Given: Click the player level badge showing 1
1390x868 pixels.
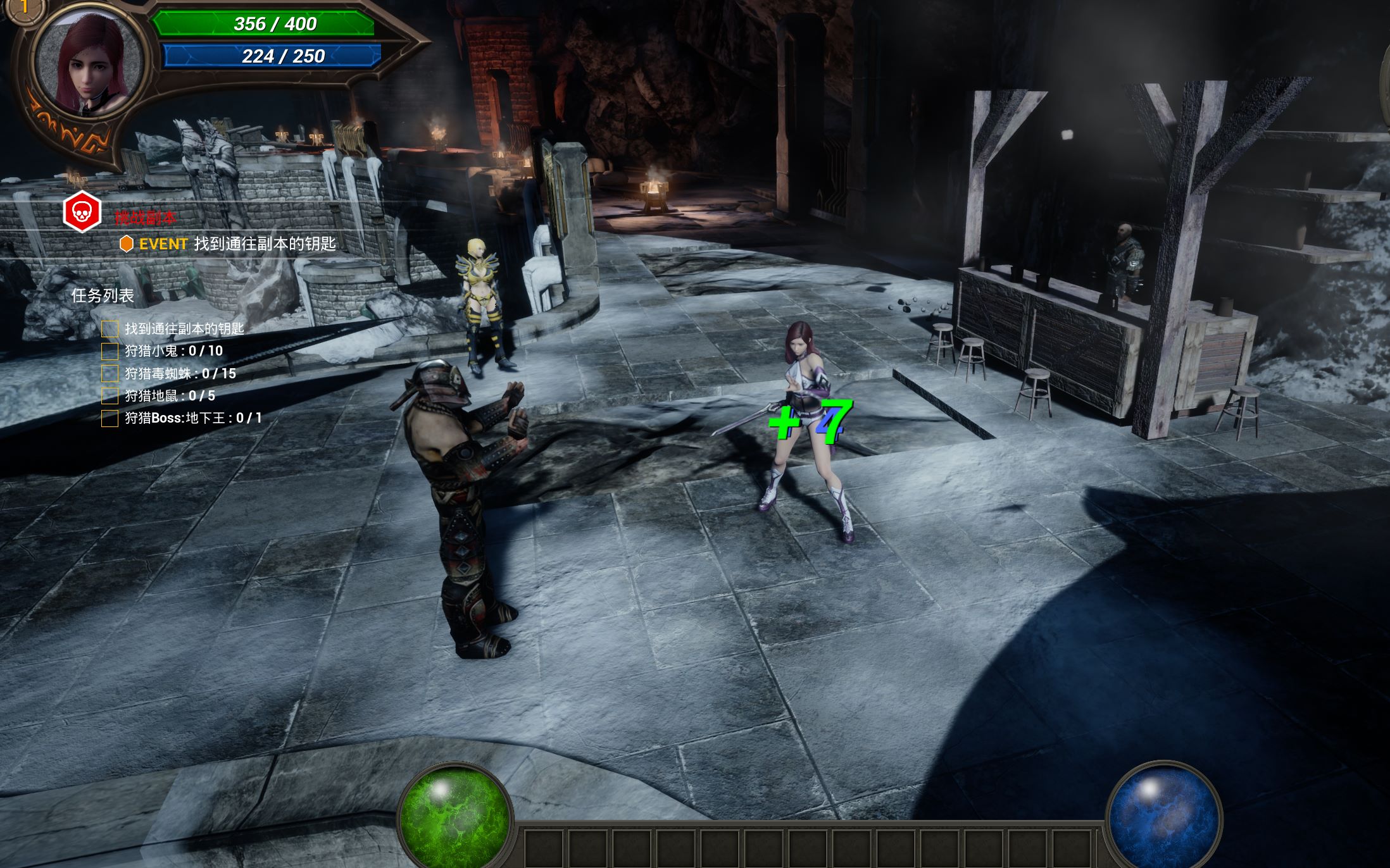Looking at the screenshot, I should (x=24, y=8).
